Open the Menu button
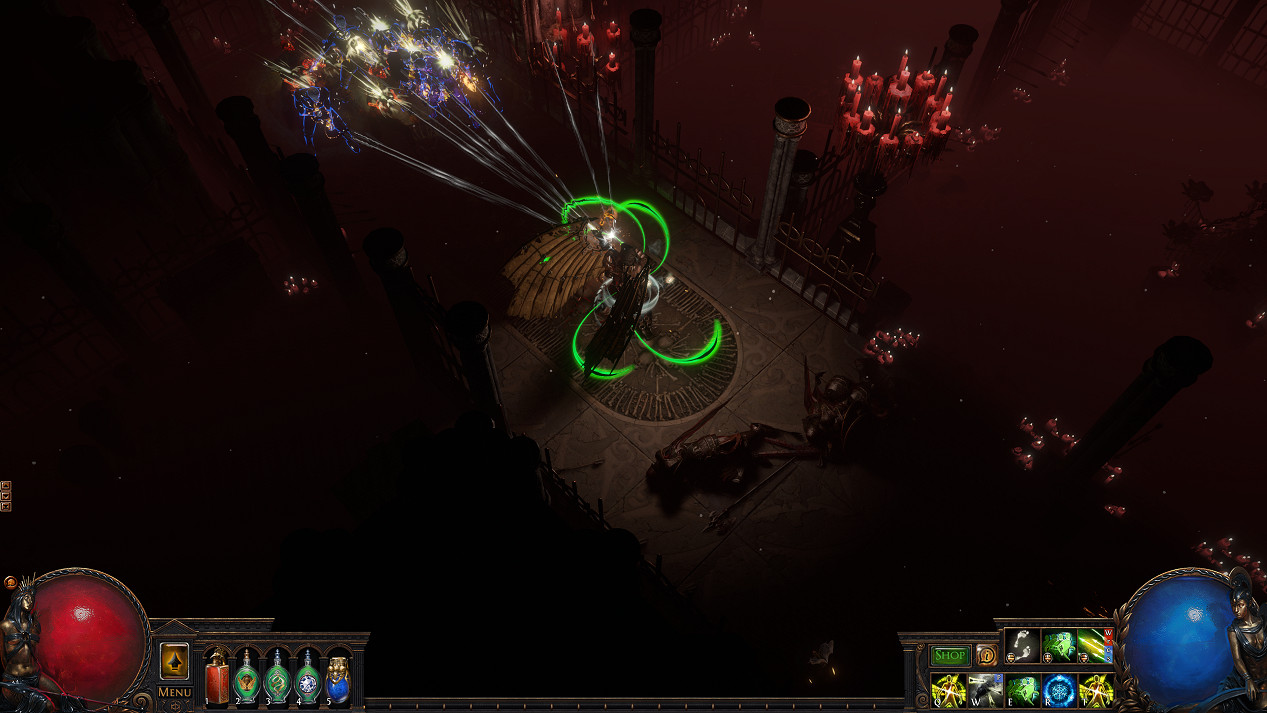Viewport: 1267px width, 713px height. [174, 692]
